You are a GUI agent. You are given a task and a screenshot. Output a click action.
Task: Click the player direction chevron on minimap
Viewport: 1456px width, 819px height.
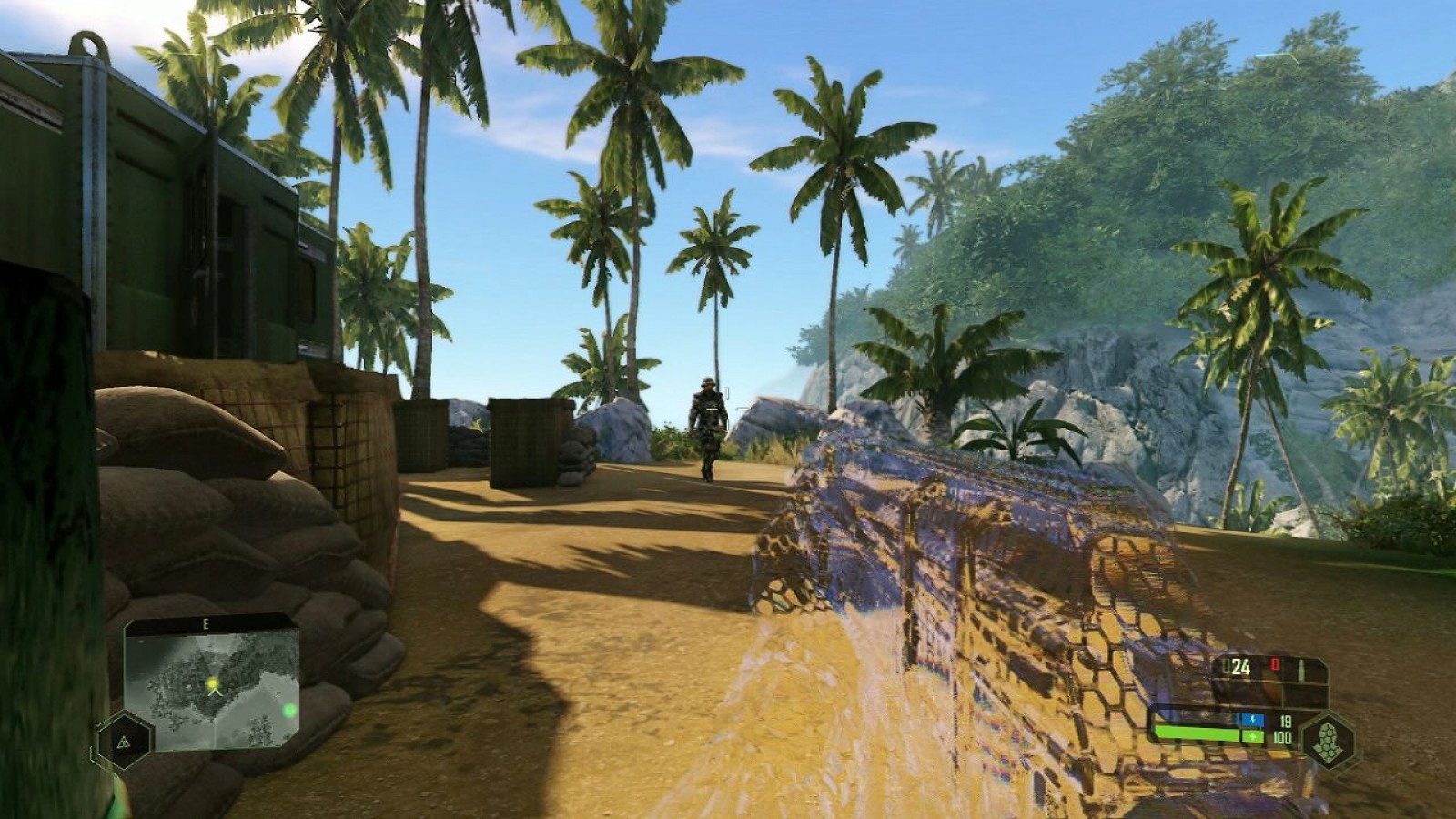[215, 693]
